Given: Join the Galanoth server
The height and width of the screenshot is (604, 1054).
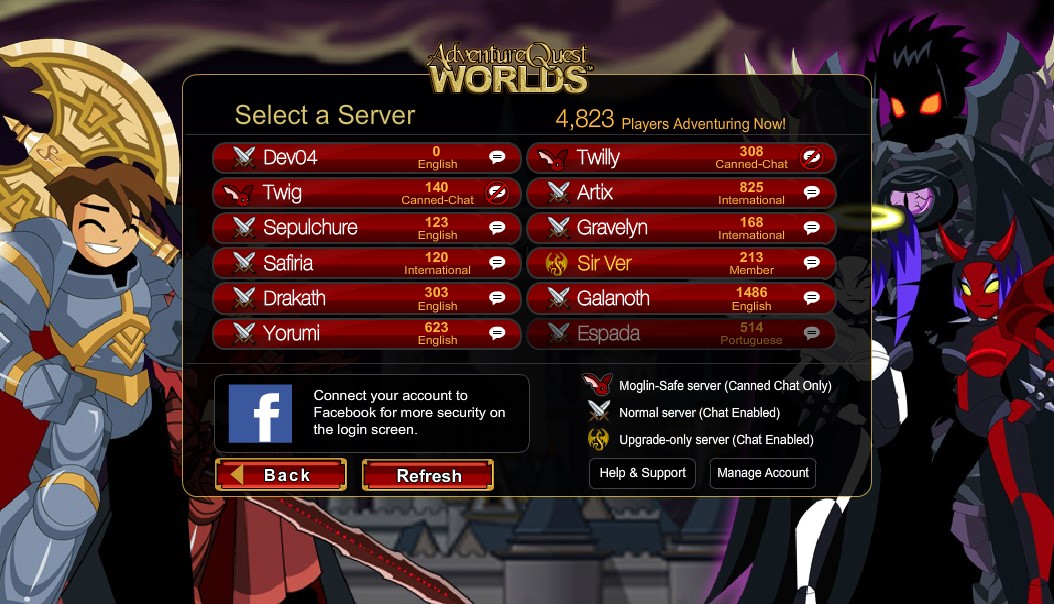Looking at the screenshot, I should [680, 298].
